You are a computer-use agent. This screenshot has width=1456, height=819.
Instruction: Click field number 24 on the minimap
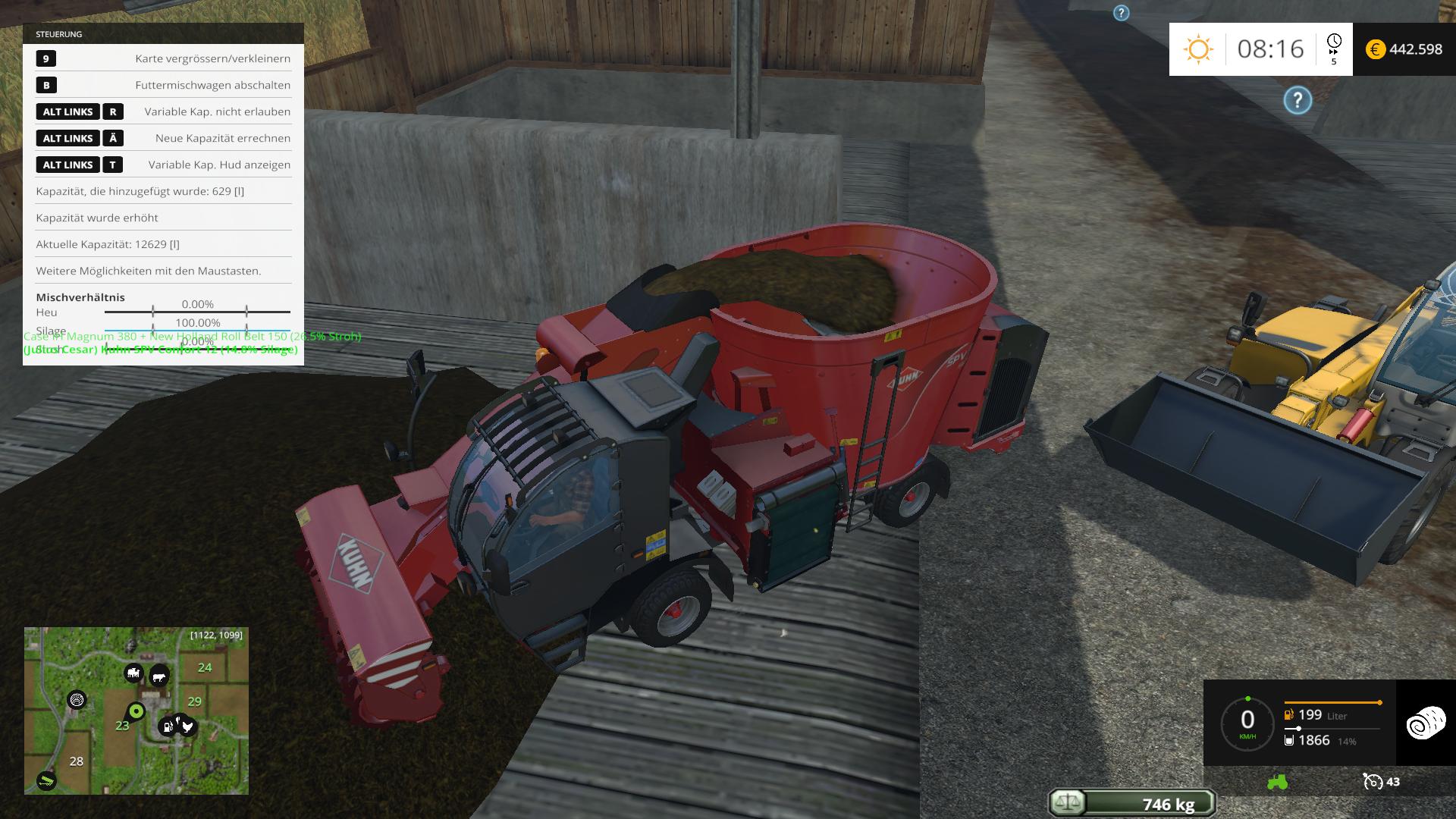coord(205,667)
